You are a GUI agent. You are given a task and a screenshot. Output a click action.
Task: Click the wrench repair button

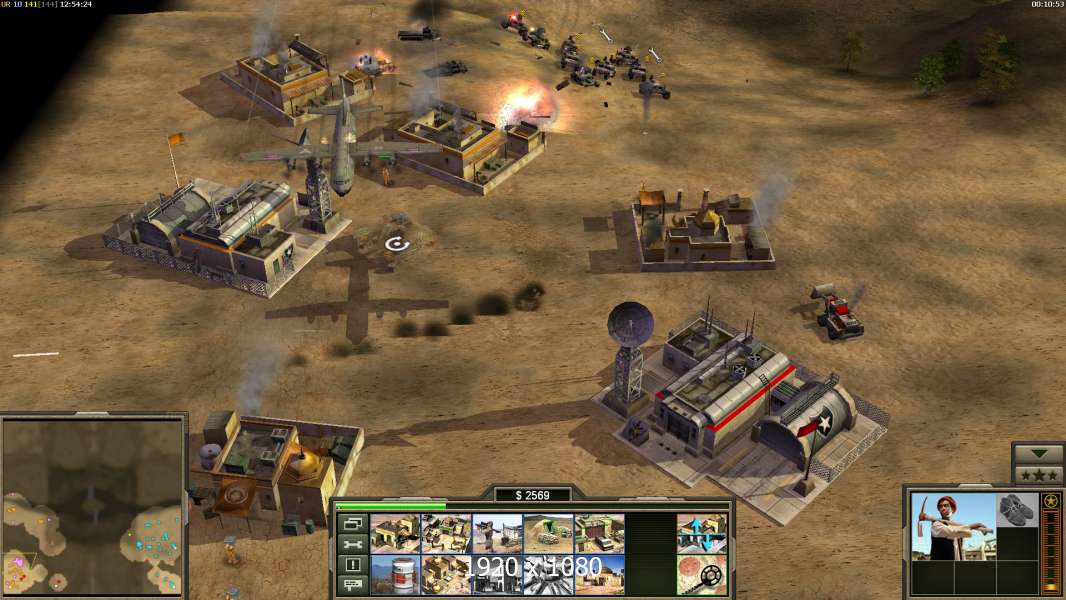pyautogui.click(x=351, y=544)
